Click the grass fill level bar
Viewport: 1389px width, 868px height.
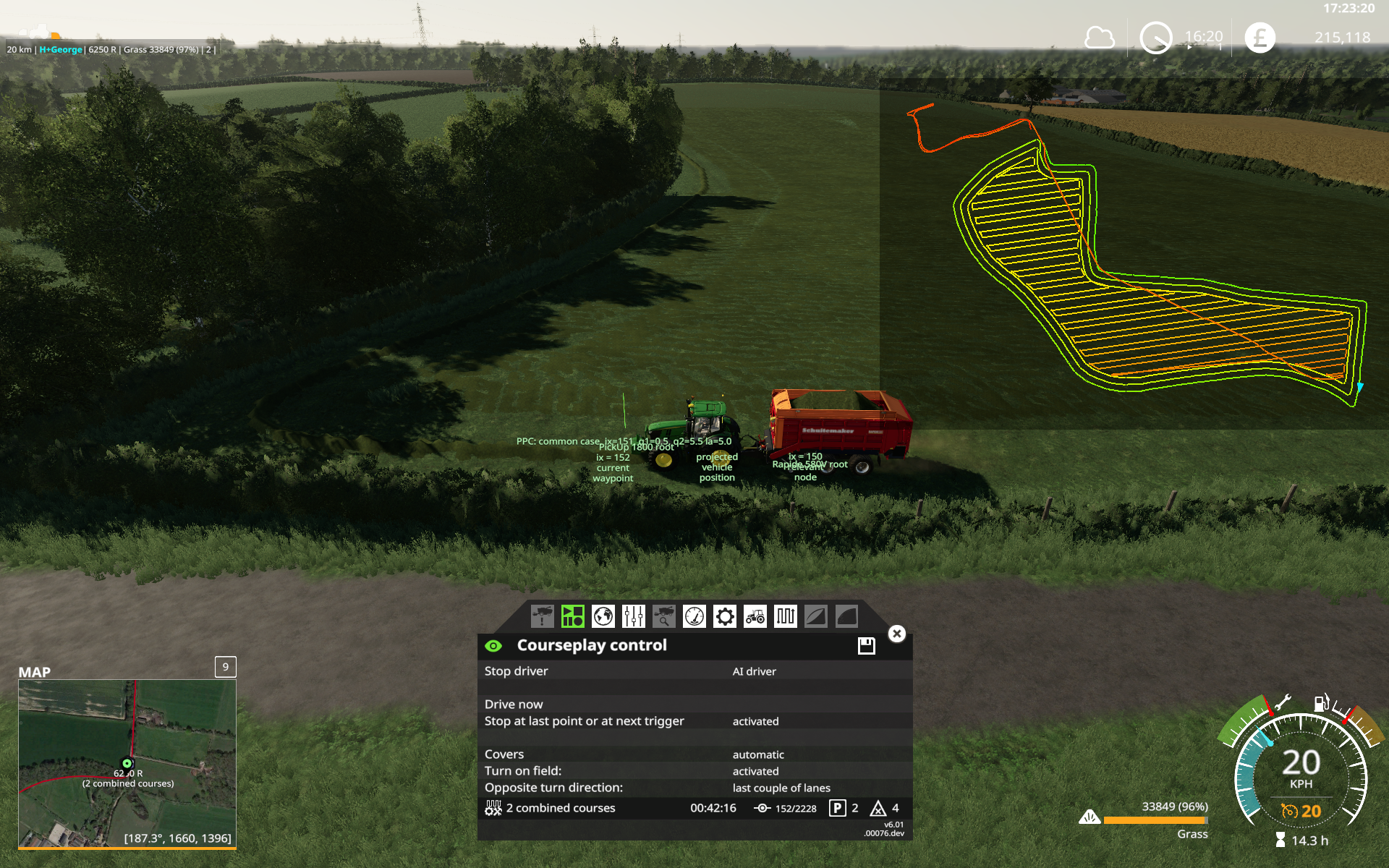1155,820
